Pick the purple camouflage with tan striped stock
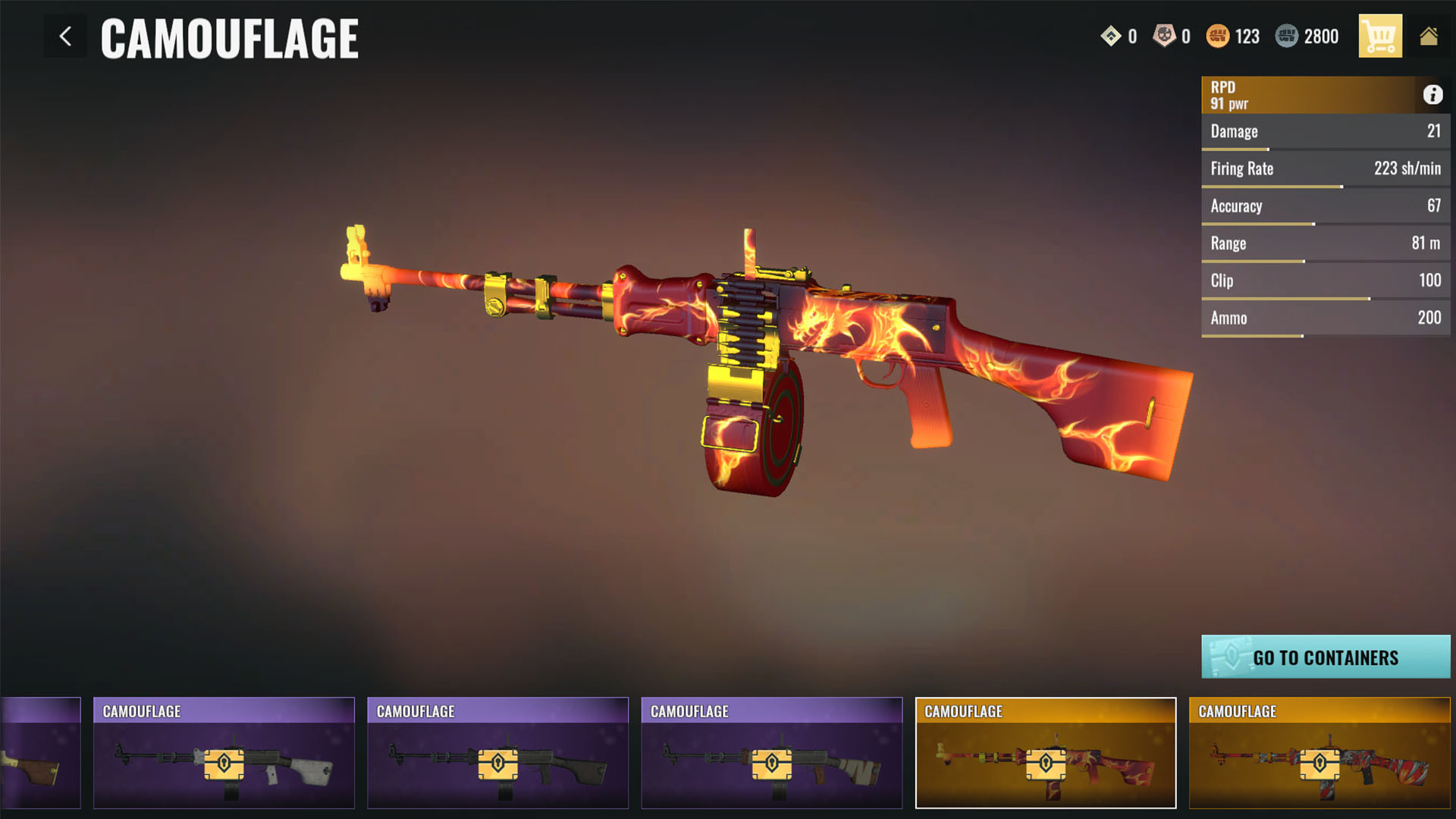Viewport: 1456px width, 819px height. coord(771,752)
